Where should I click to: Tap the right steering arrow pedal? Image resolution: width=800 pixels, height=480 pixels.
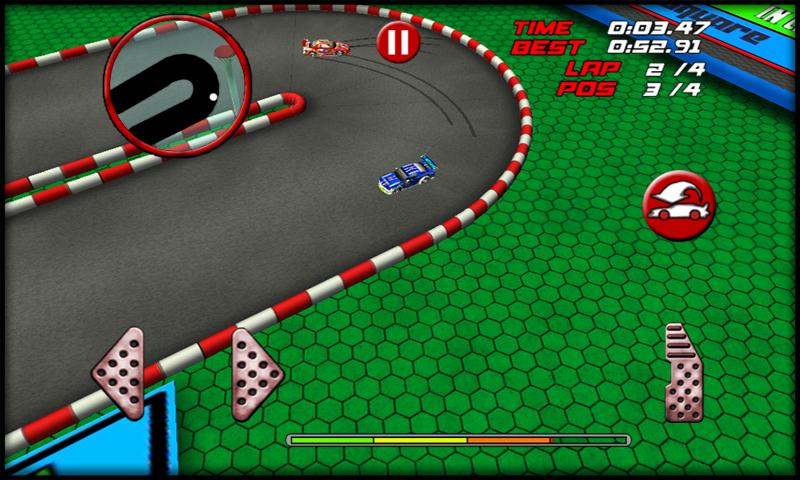point(258,372)
